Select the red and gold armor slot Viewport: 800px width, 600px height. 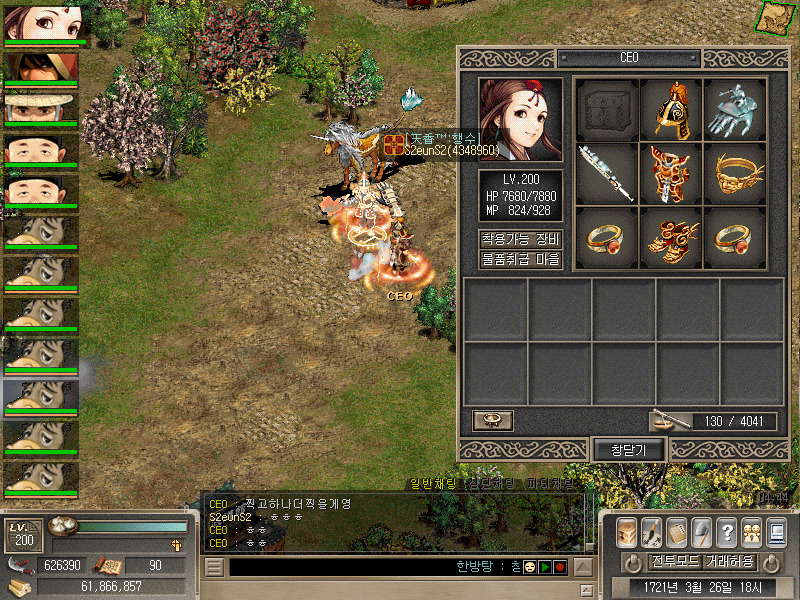671,173
